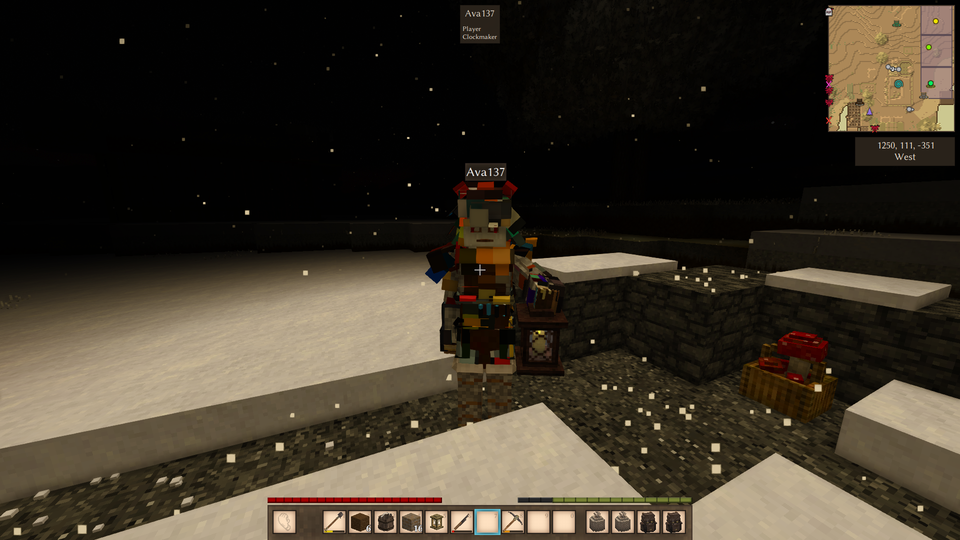Click the red X minimap marker

(829, 122)
